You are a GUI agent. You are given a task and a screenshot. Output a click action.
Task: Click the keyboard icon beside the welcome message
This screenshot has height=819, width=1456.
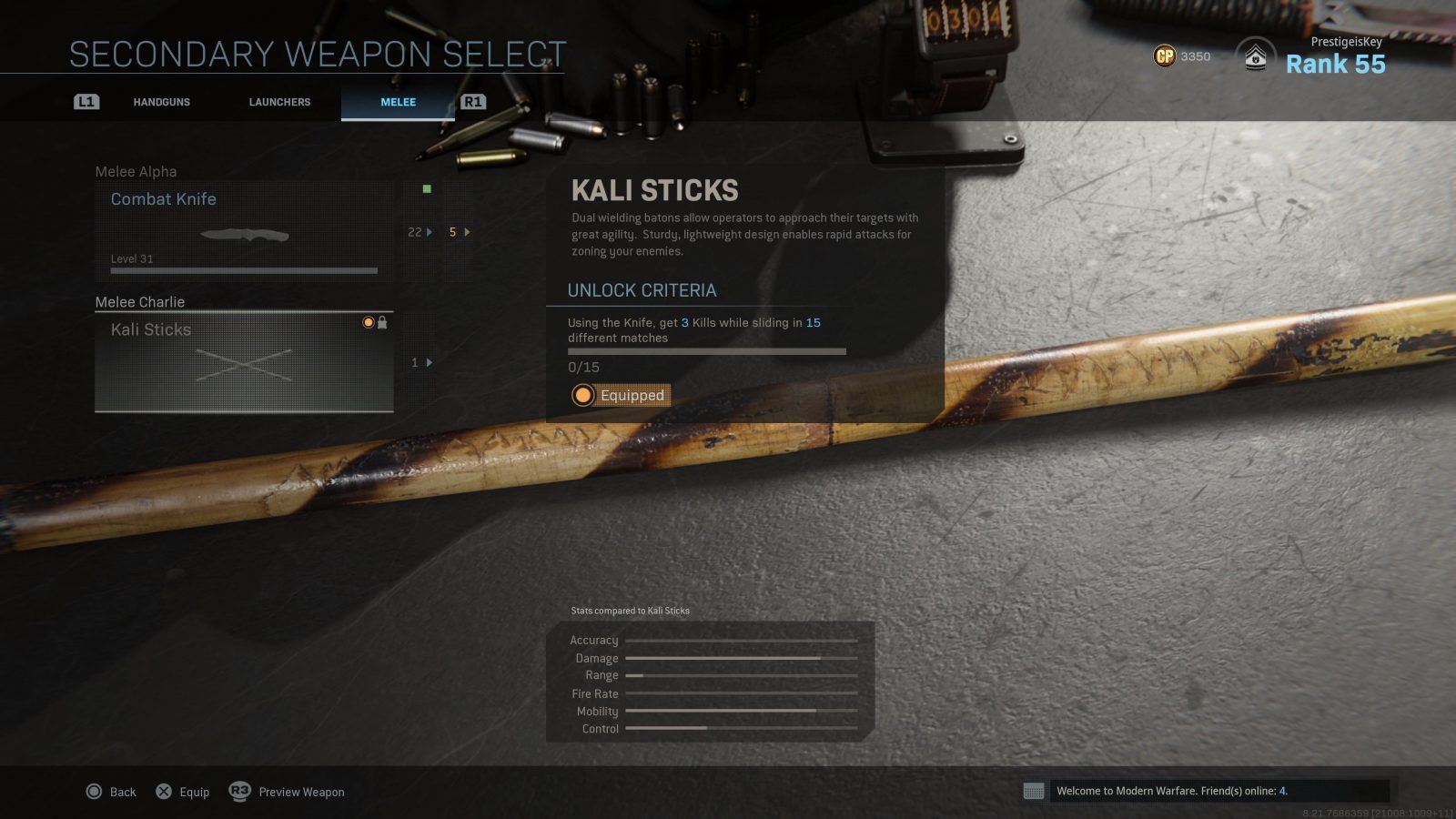1034,792
